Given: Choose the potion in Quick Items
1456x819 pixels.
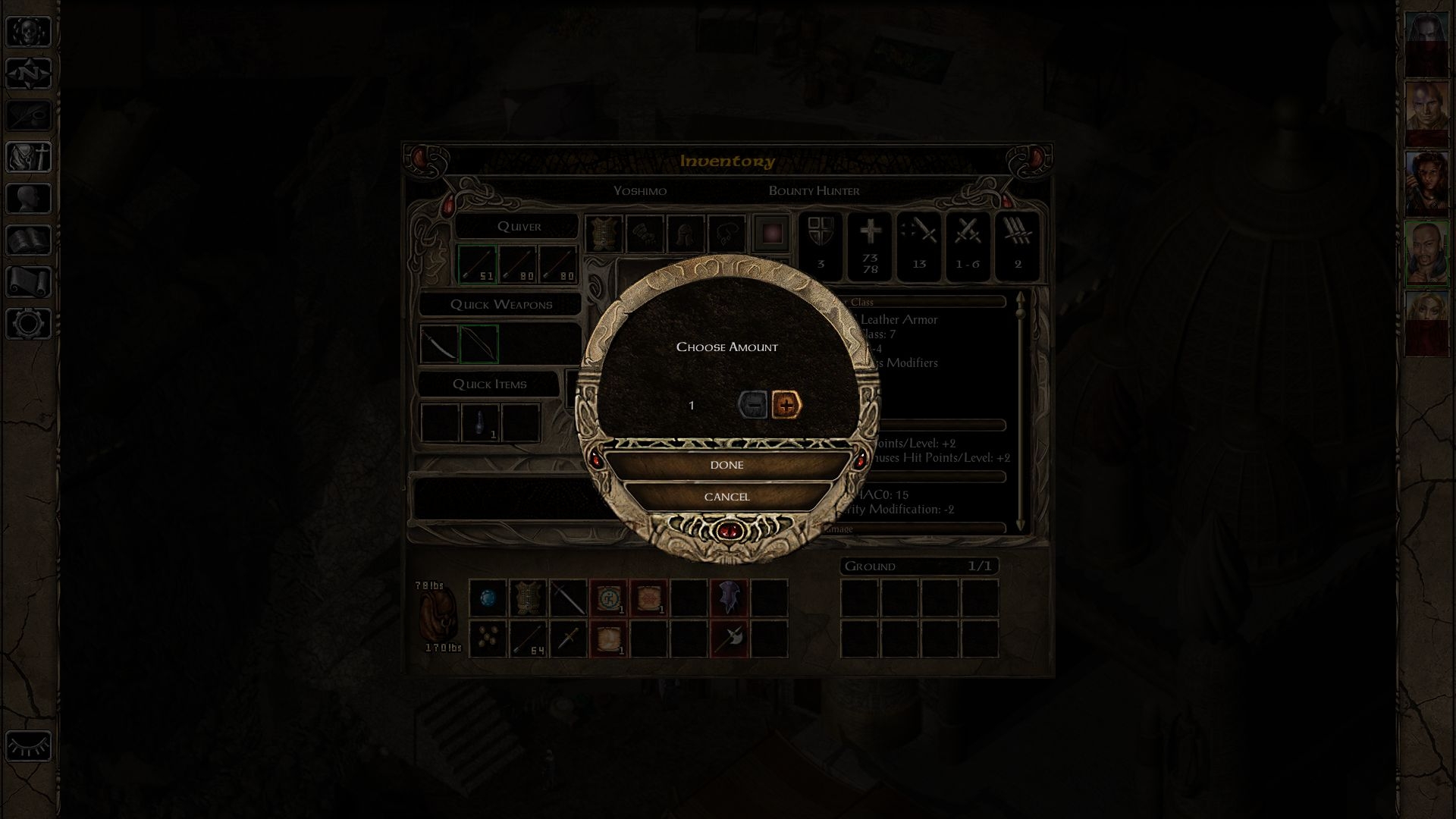Looking at the screenshot, I should click(481, 422).
